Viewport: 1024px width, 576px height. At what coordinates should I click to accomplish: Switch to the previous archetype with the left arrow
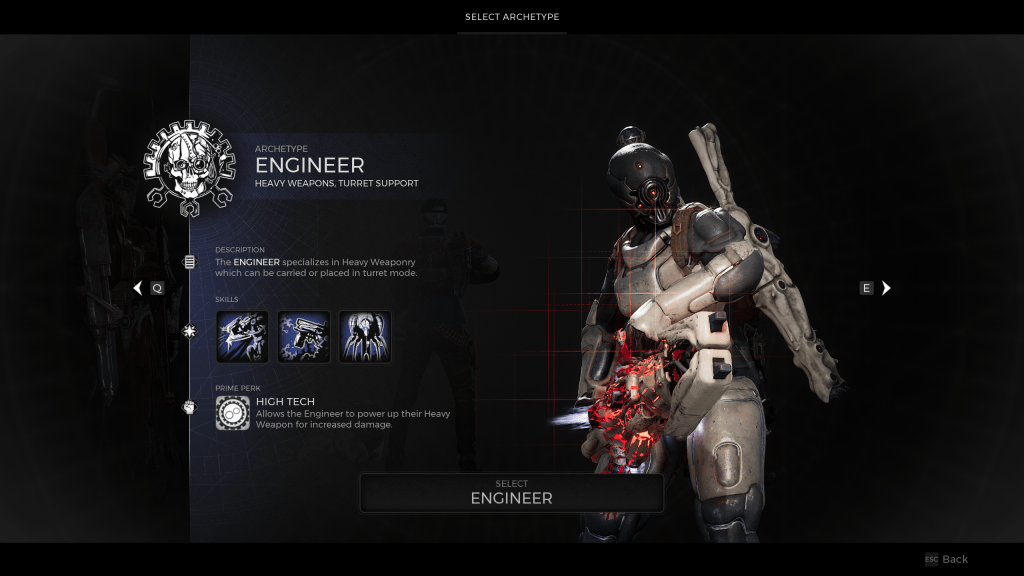138,288
